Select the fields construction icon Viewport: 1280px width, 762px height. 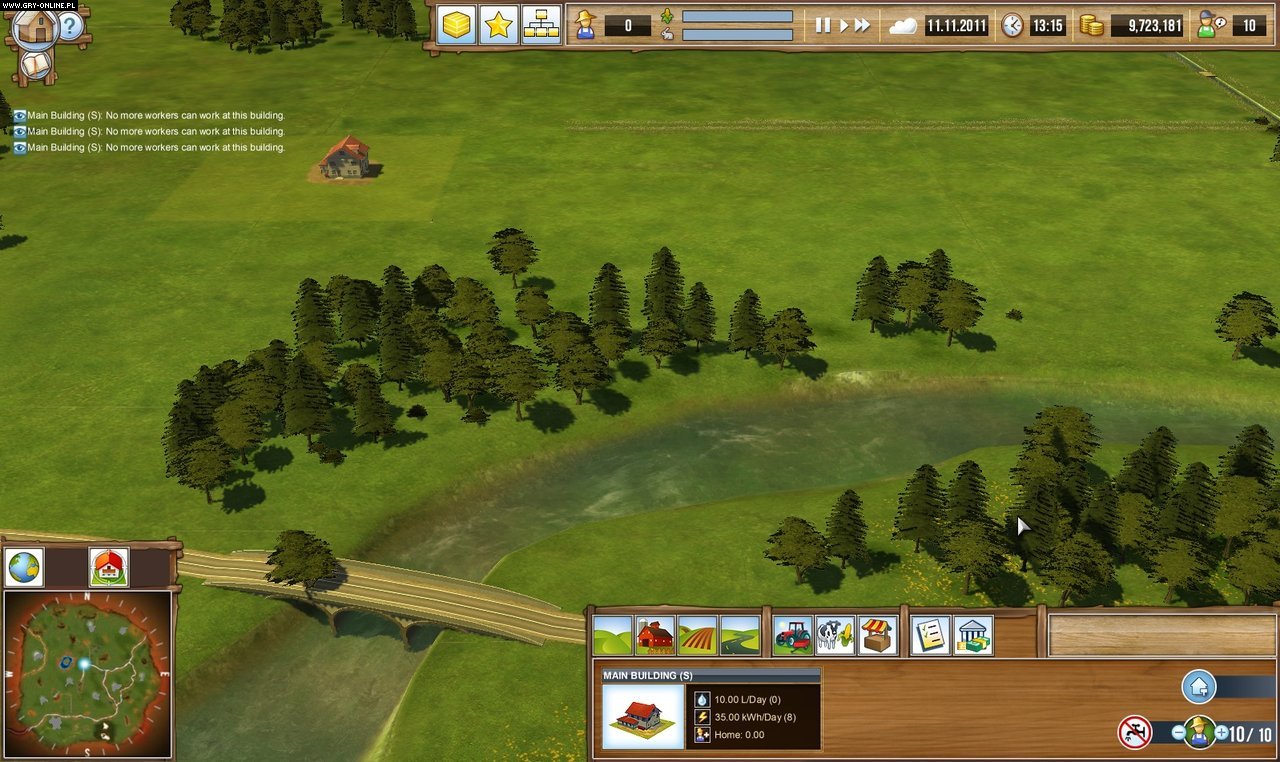(x=699, y=632)
